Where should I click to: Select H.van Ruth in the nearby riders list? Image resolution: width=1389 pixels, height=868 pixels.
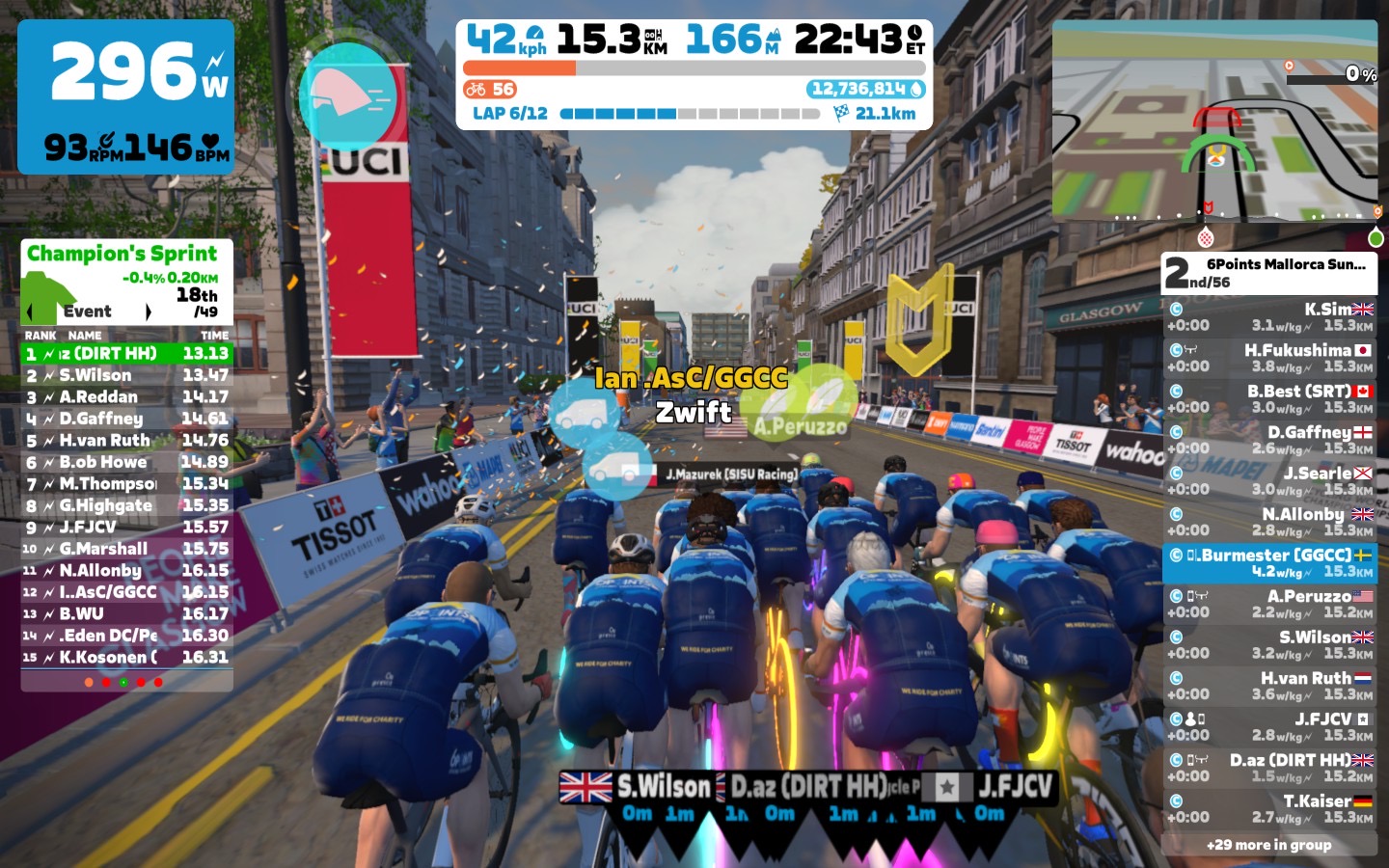(1269, 686)
